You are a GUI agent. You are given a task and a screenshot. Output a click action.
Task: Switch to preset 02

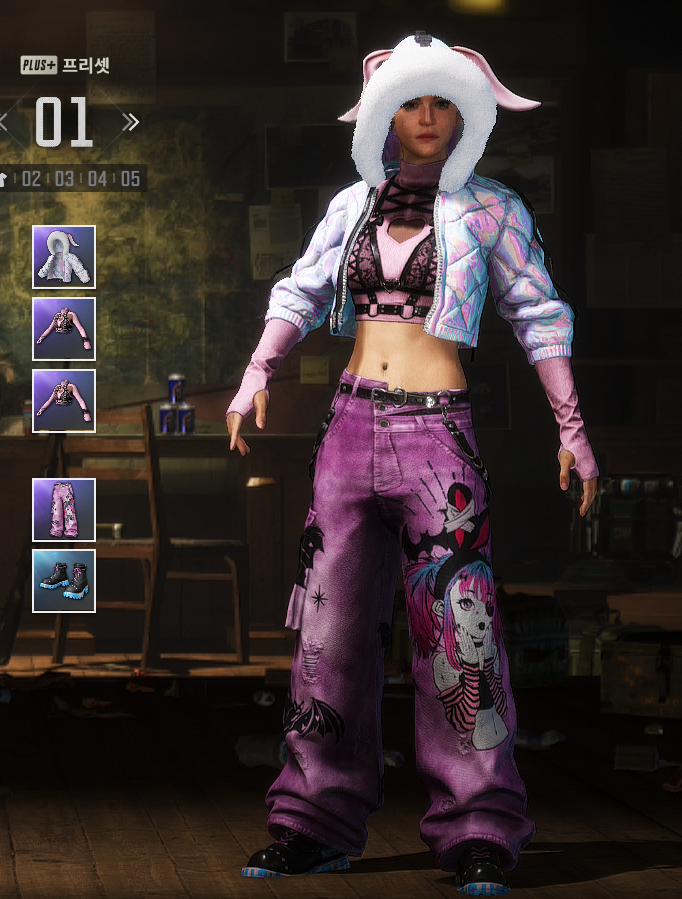(32, 179)
